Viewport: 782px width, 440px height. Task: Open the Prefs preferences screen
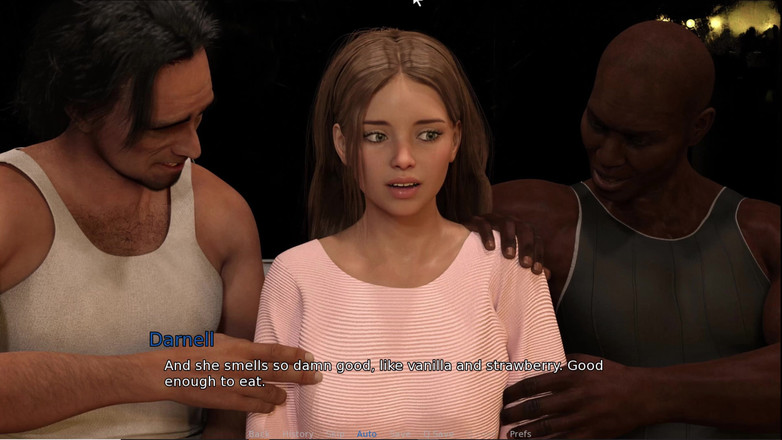point(520,434)
